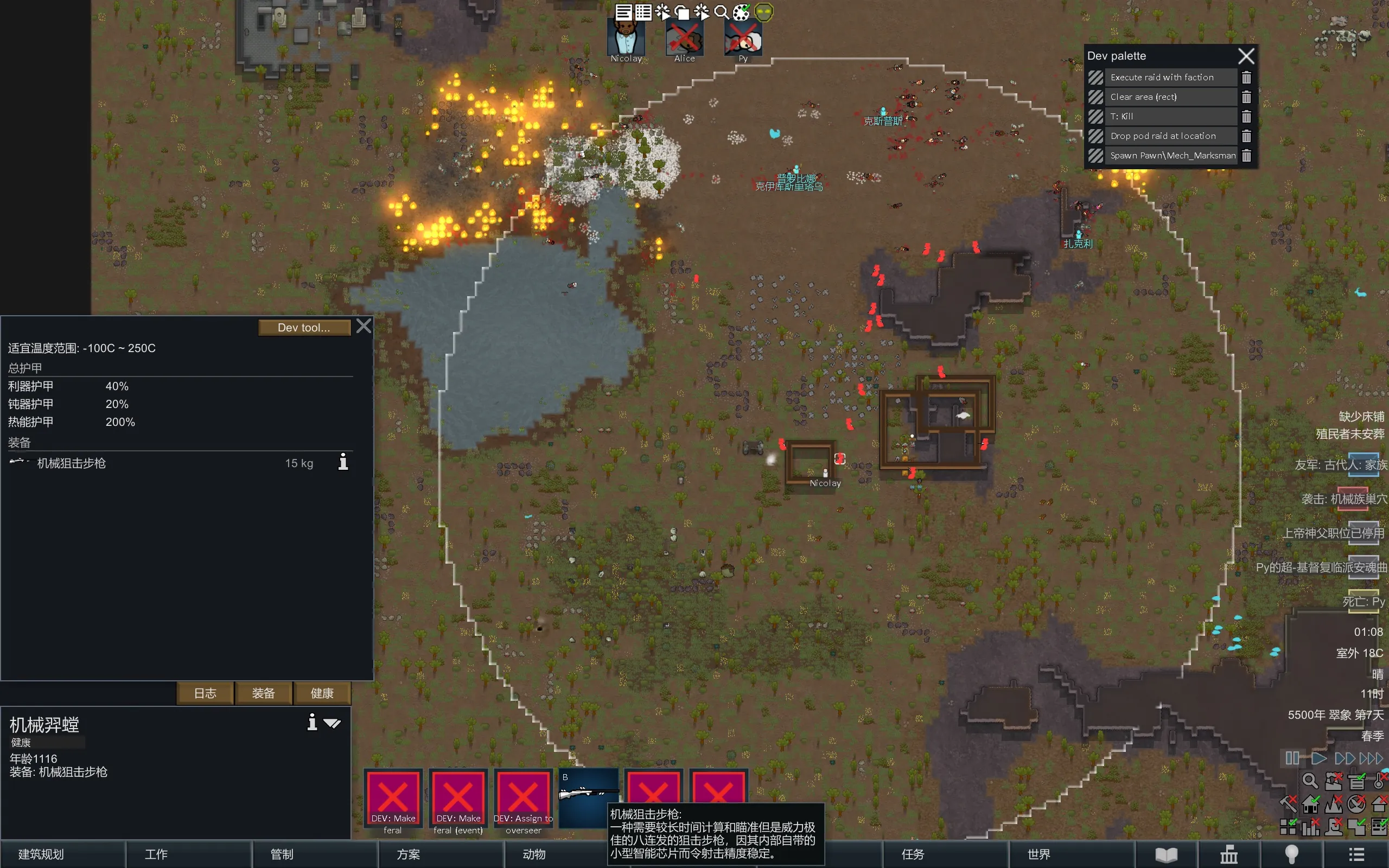Pause the game with the pause control
The height and width of the screenshot is (868, 1389).
(x=1292, y=758)
